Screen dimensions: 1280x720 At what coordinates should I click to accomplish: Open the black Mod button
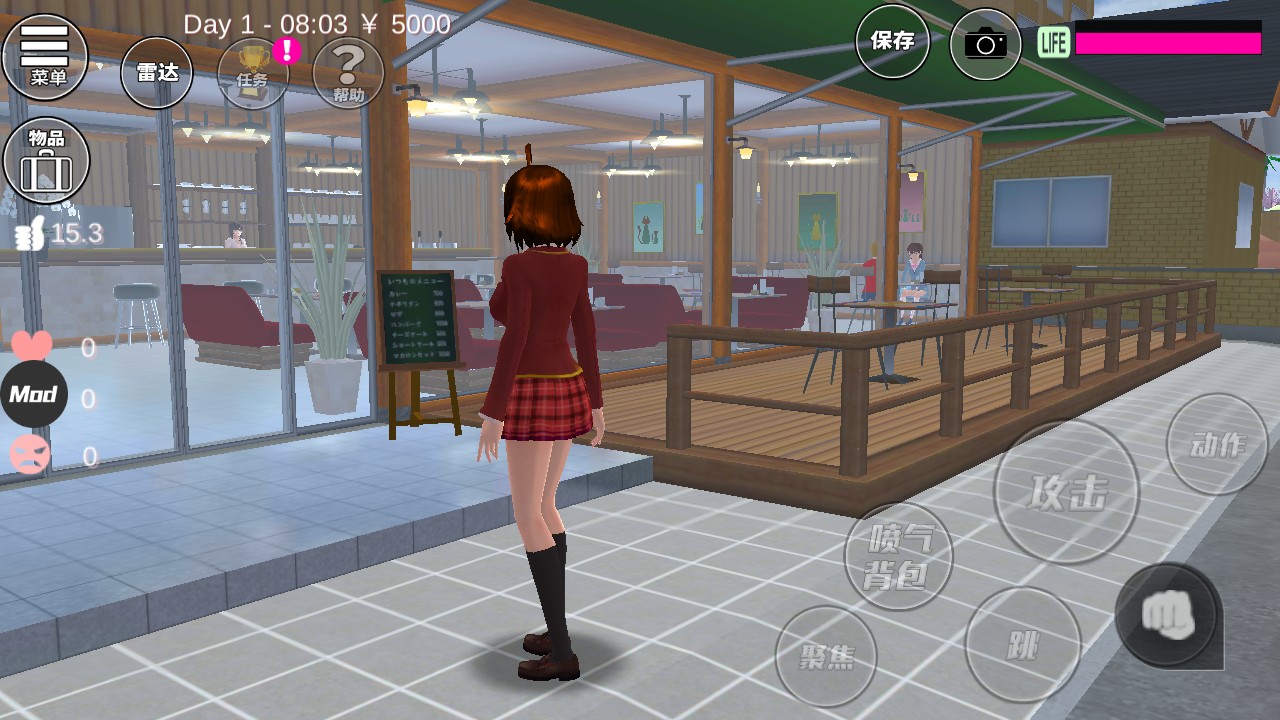[x=33, y=394]
